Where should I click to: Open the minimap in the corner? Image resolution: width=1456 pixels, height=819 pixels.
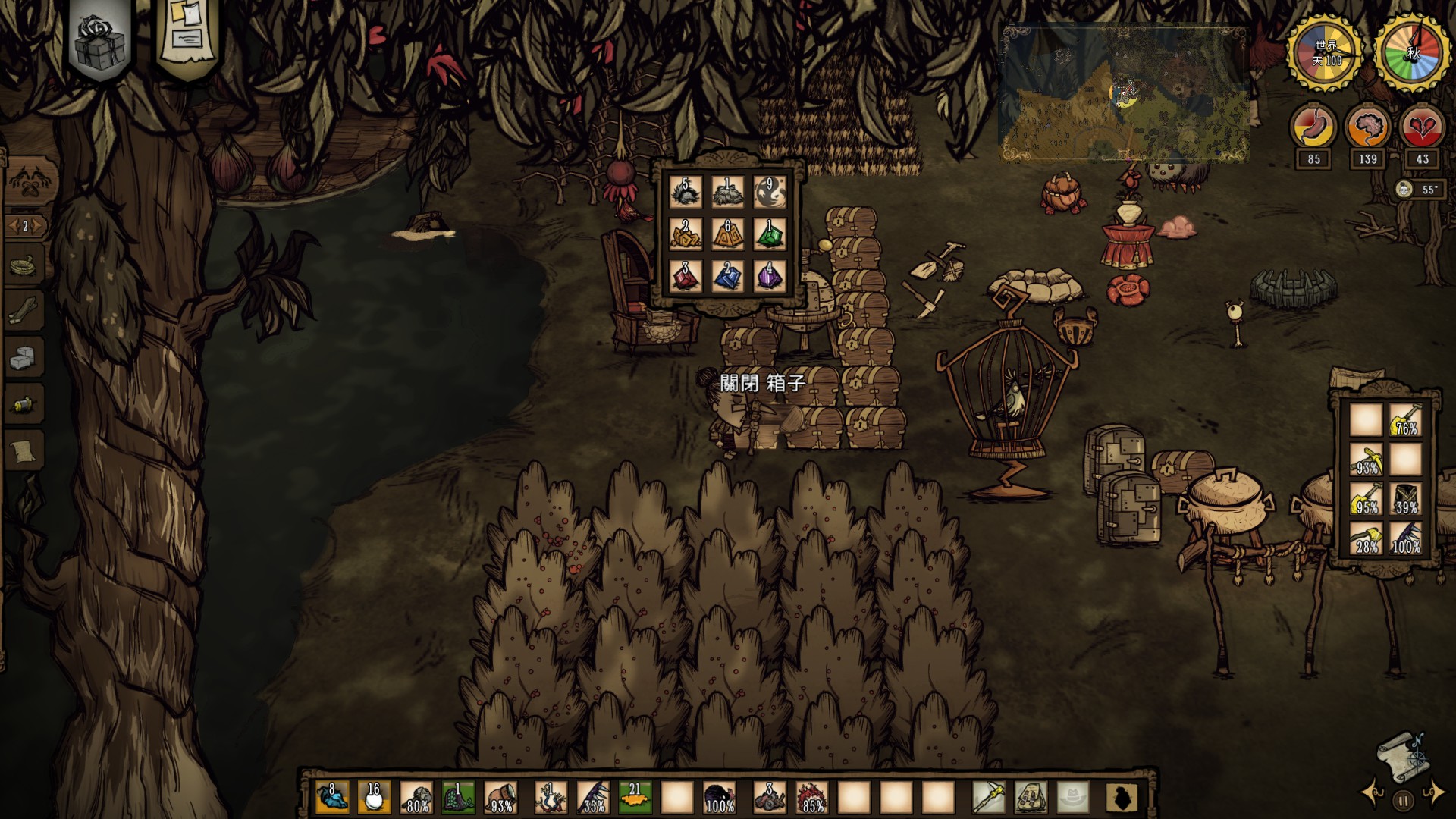[1125, 95]
